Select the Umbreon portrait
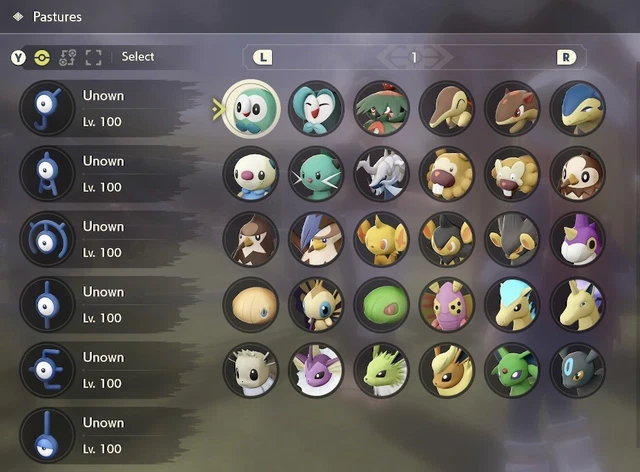The image size is (640, 472). tap(577, 370)
